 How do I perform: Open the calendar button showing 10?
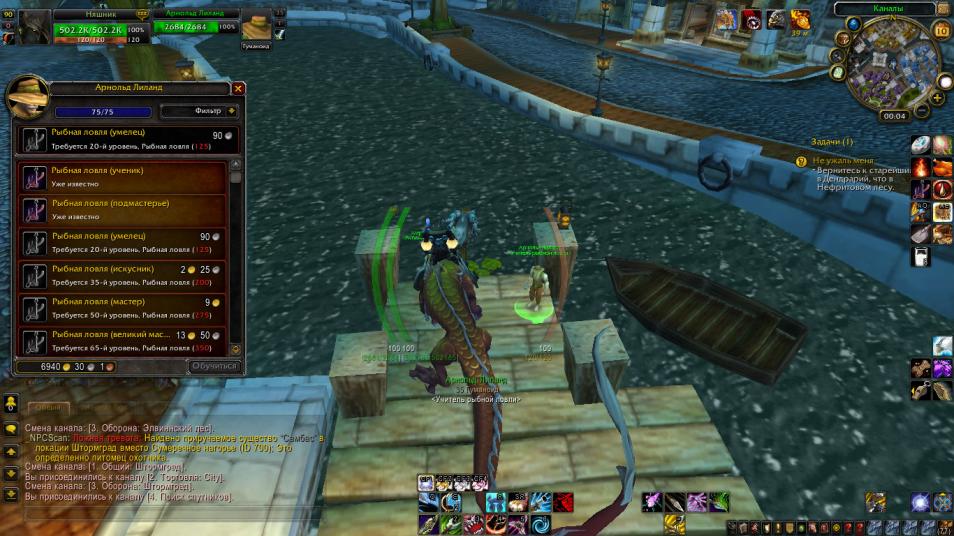(x=940, y=30)
